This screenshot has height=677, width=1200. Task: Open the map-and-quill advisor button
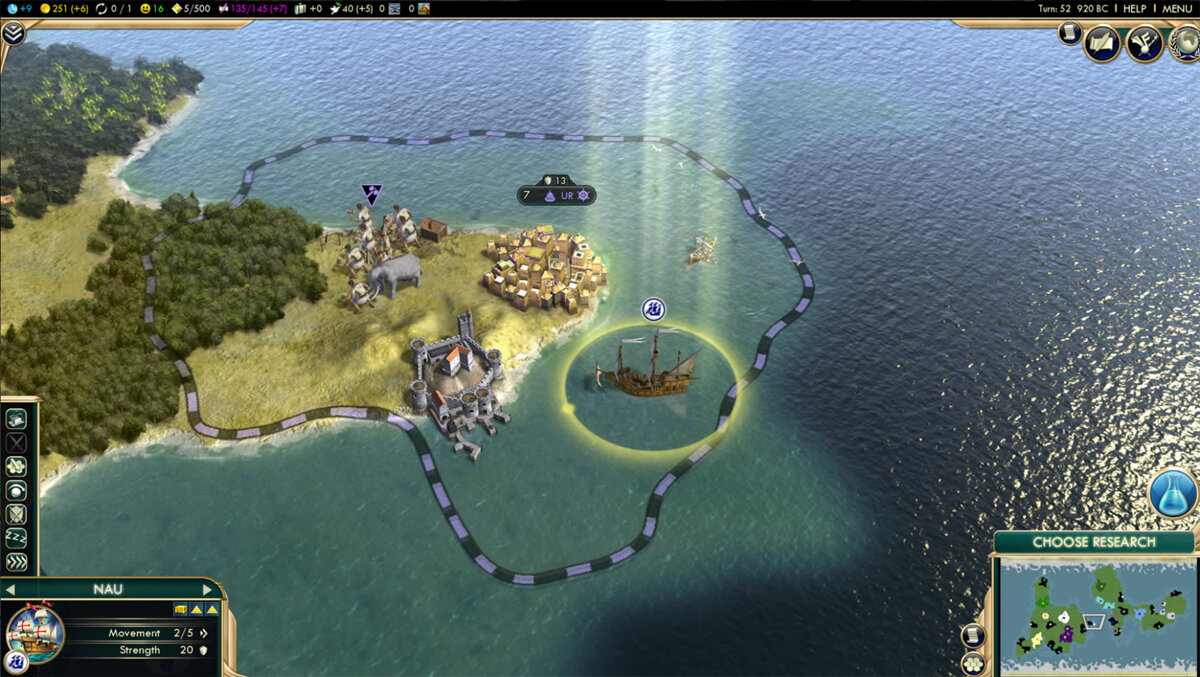click(x=1102, y=43)
